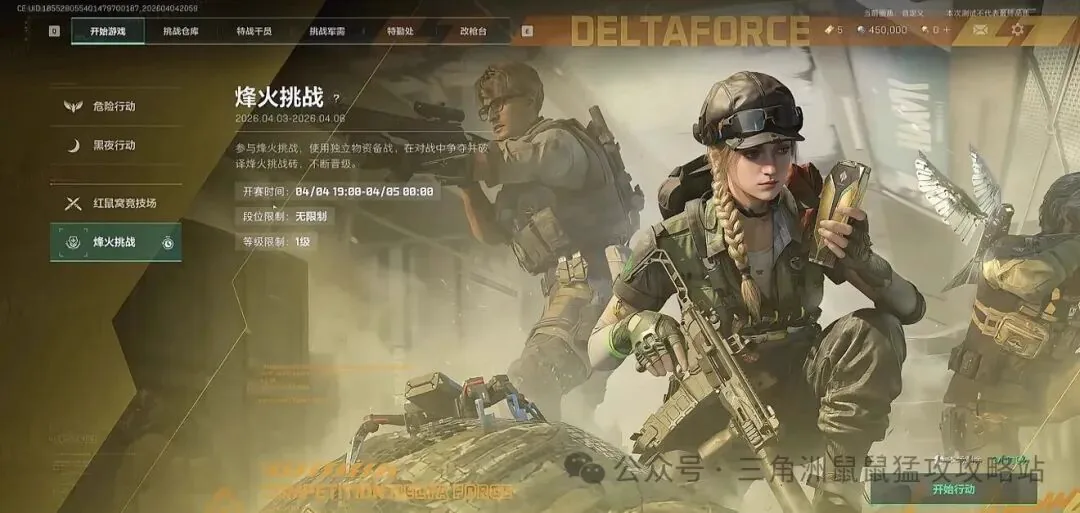Go to the 挑战军需 tab
This screenshot has width=1080, height=513.
pos(327,31)
